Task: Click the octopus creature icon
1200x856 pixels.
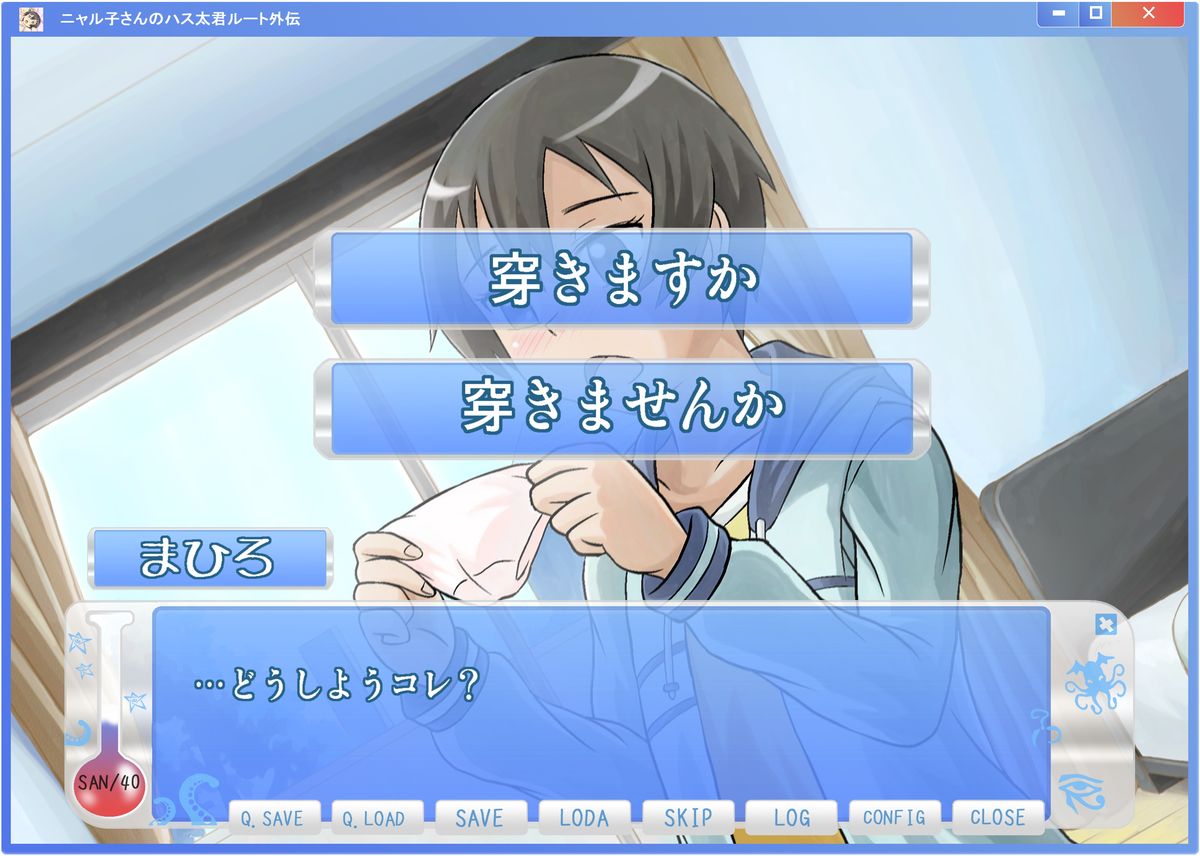Action: [1093, 683]
